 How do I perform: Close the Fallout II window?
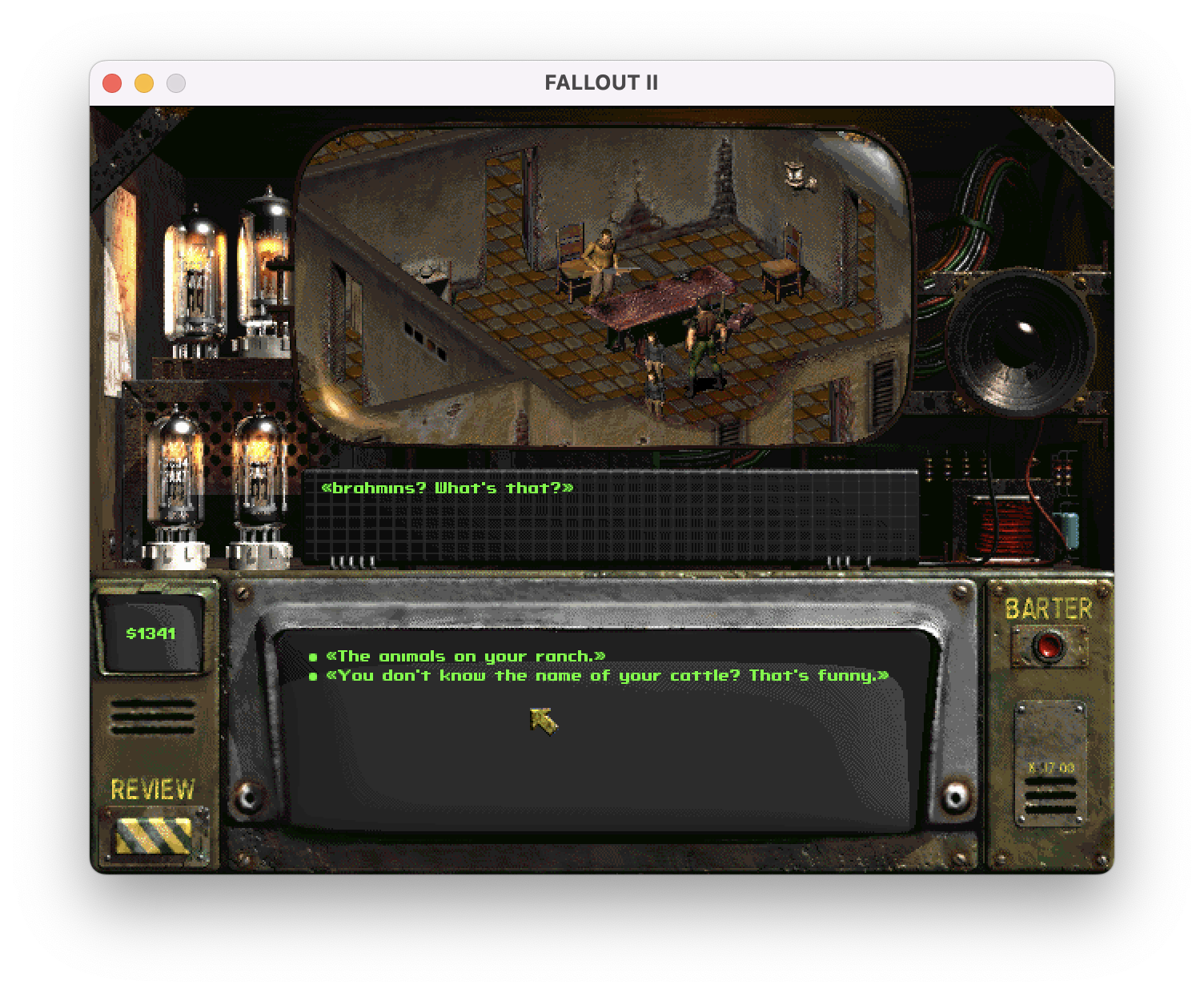pyautogui.click(x=112, y=83)
